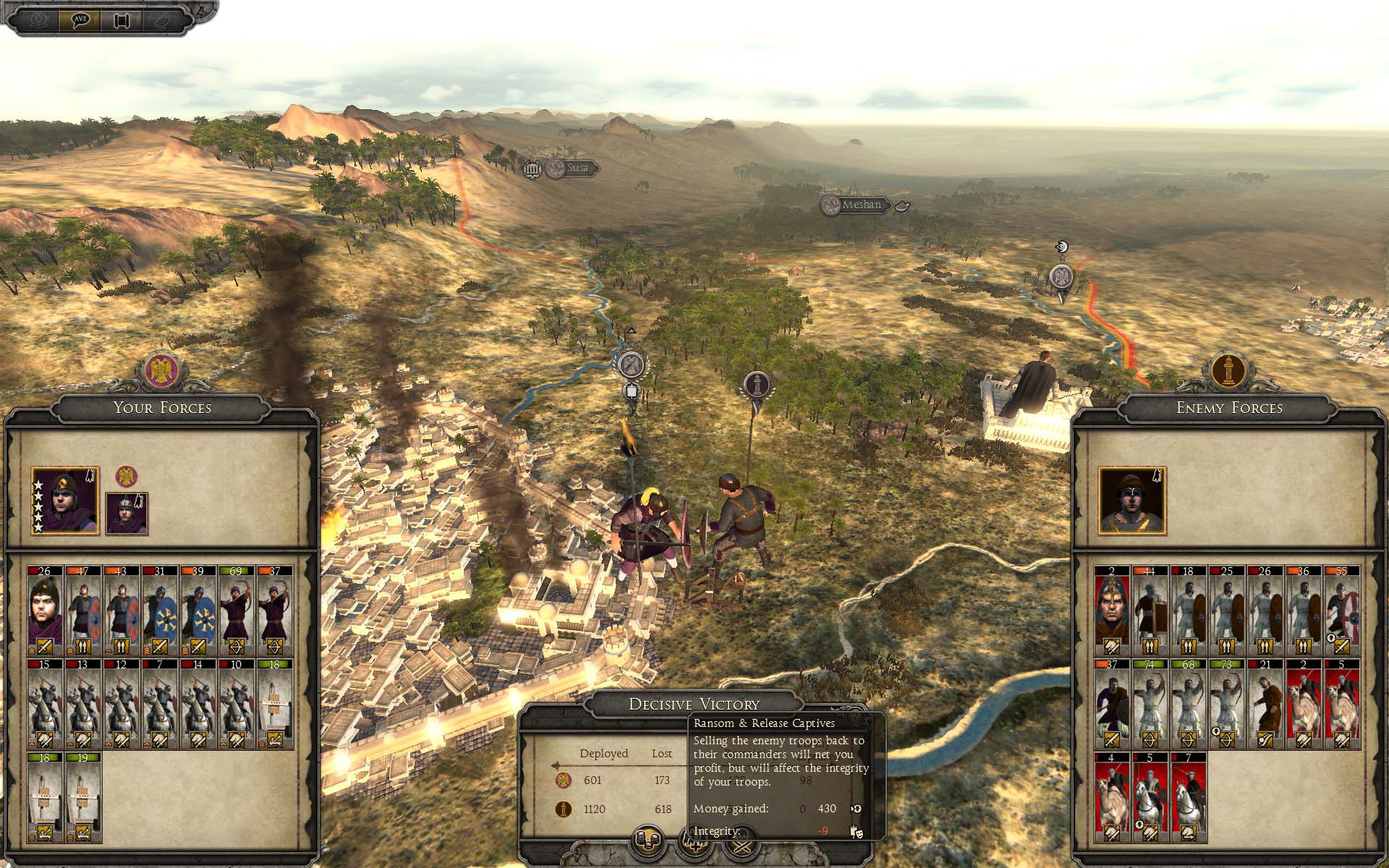Click the Meshan settlement label on the map
Screen dimensions: 1389x868
coord(861,205)
